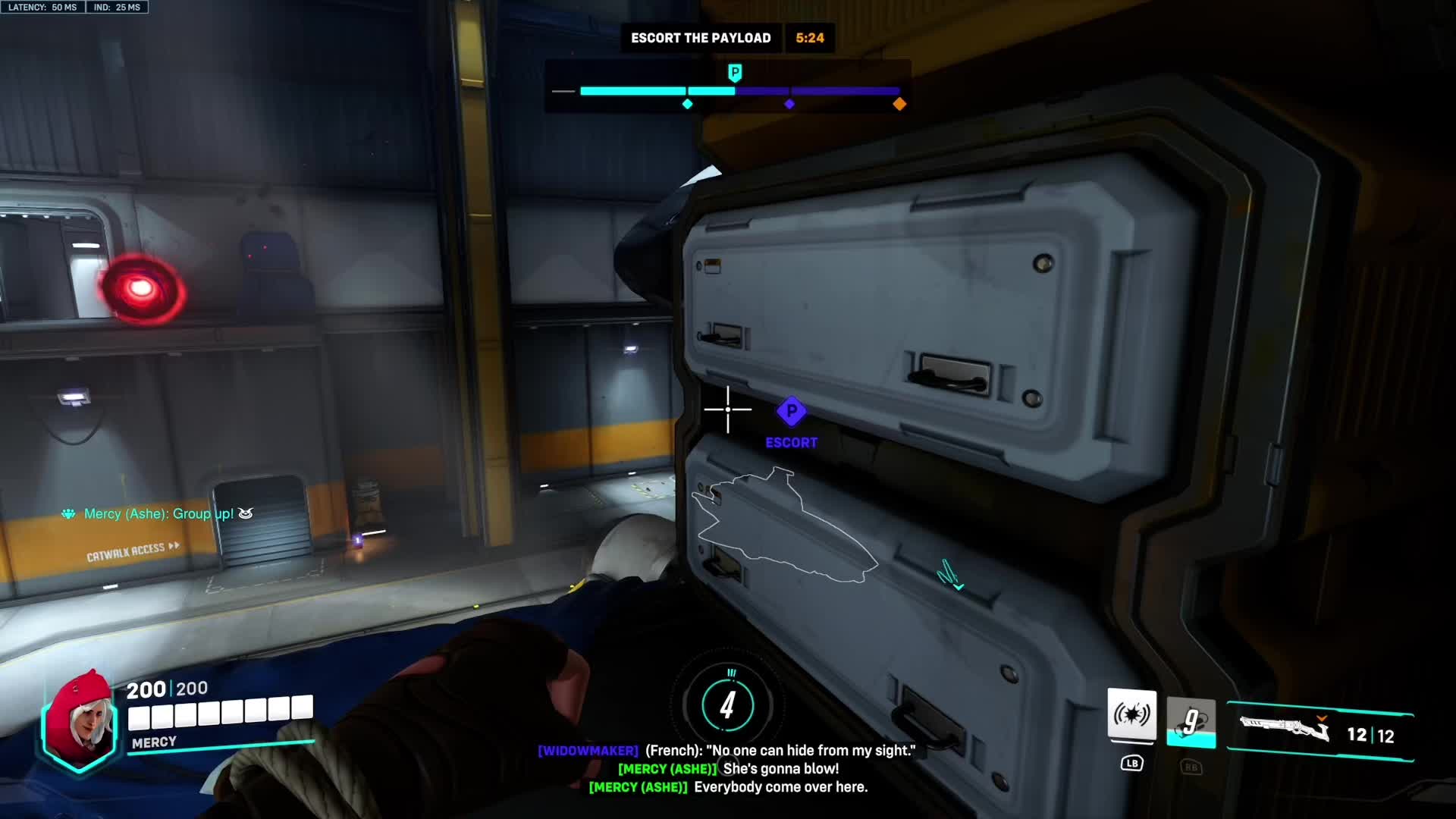Image resolution: width=1456 pixels, height=819 pixels.
Task: Select the orange final checkpoint diamond
Action: coord(899,104)
